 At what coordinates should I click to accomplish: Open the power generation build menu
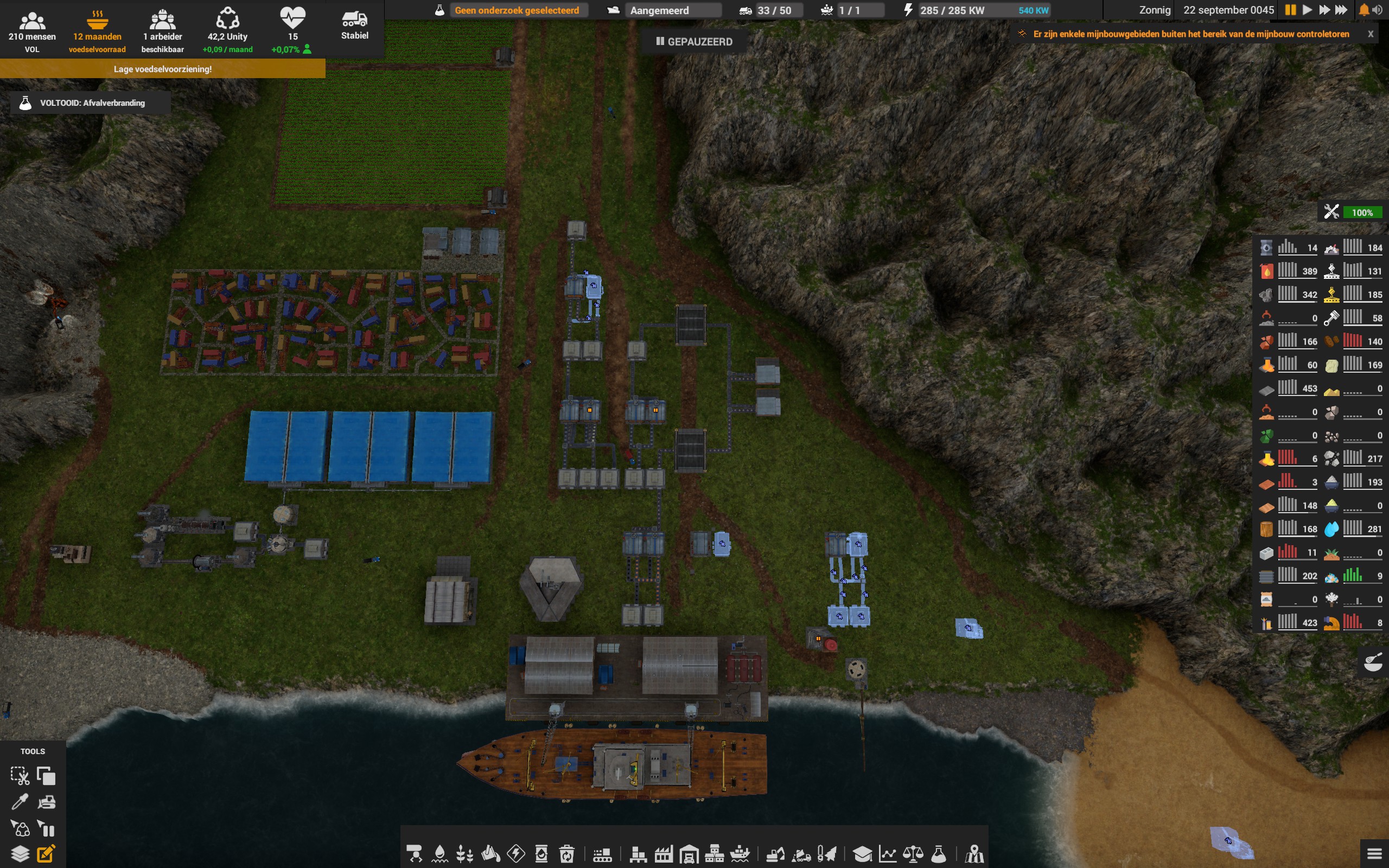517,854
